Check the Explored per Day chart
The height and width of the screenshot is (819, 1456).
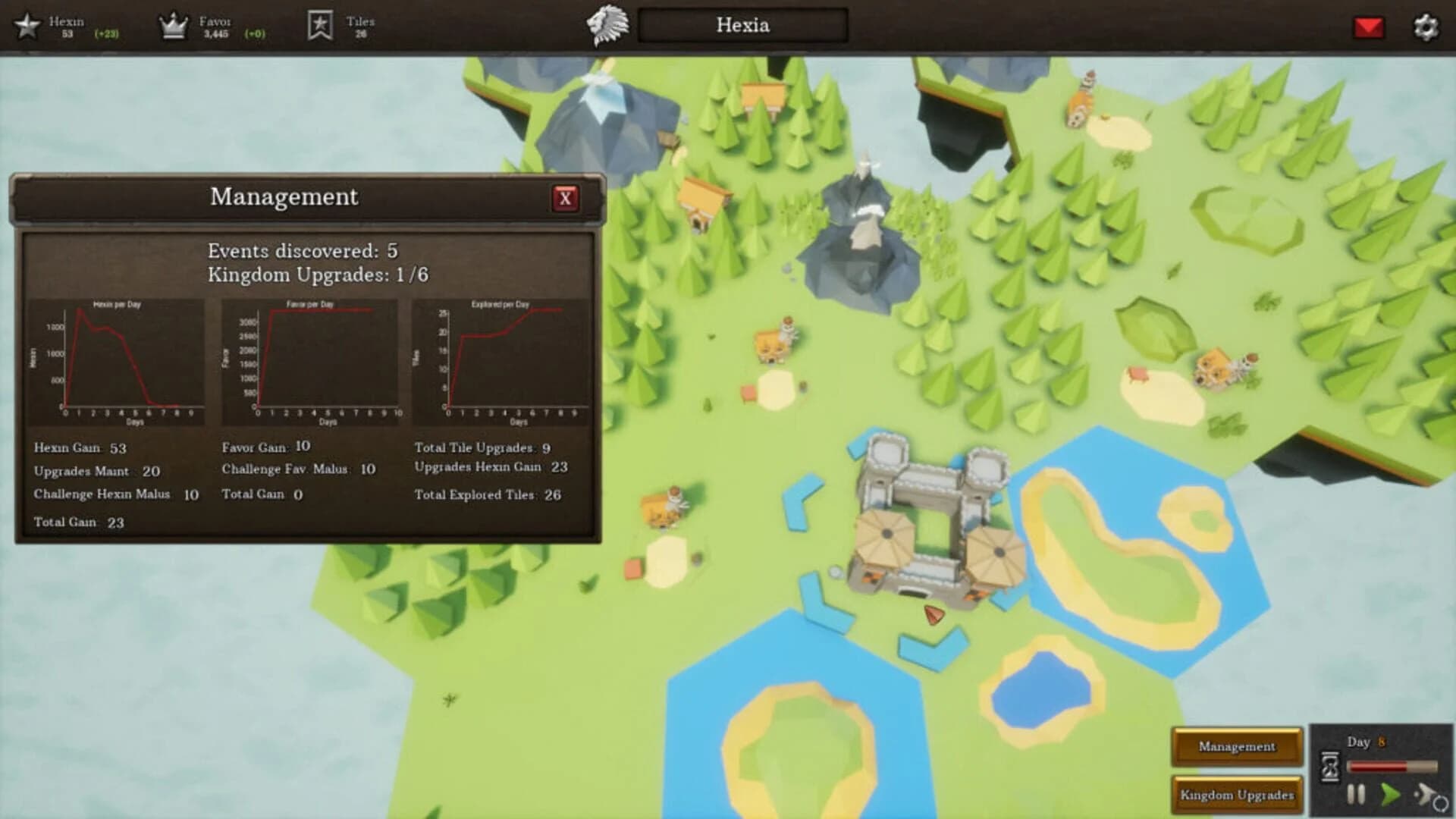tap(504, 356)
